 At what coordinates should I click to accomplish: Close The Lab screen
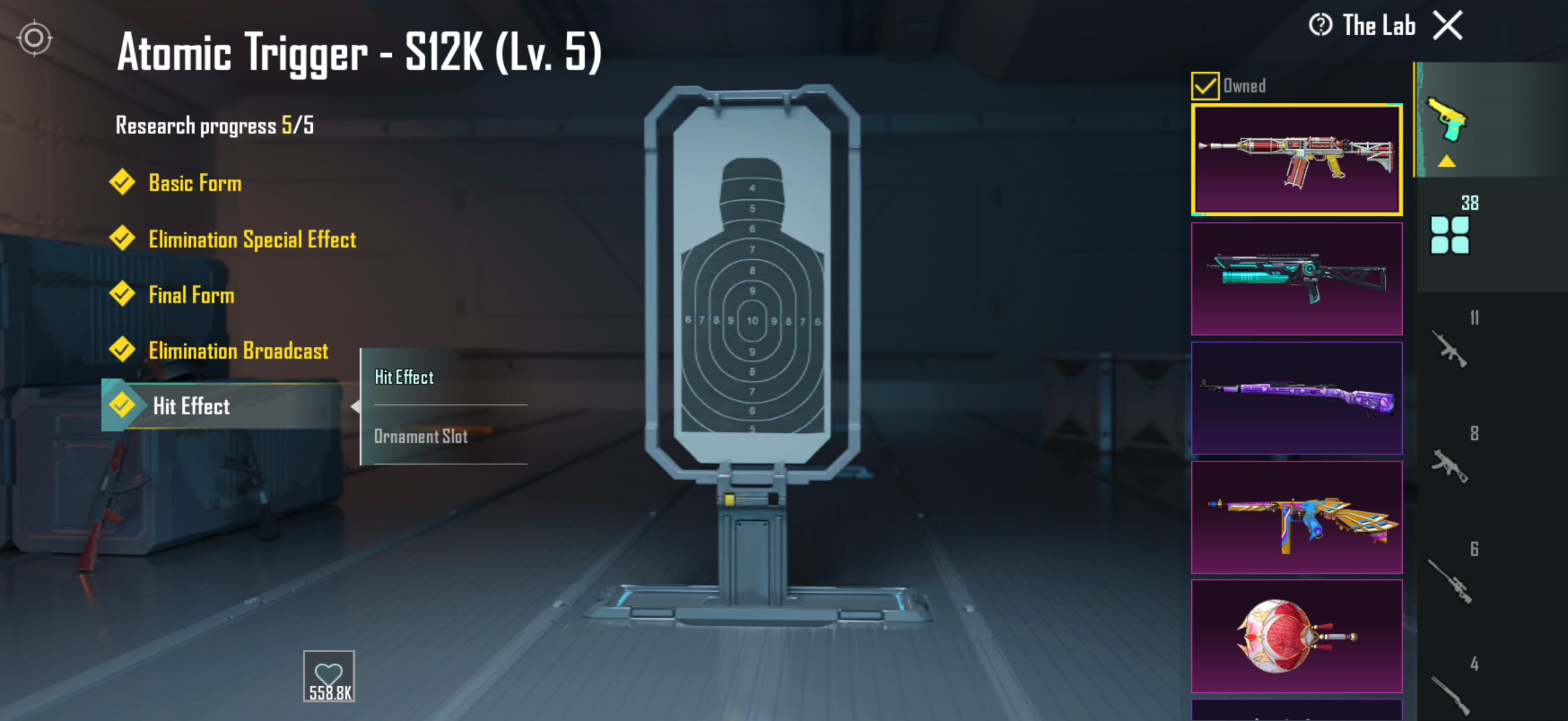1447,26
